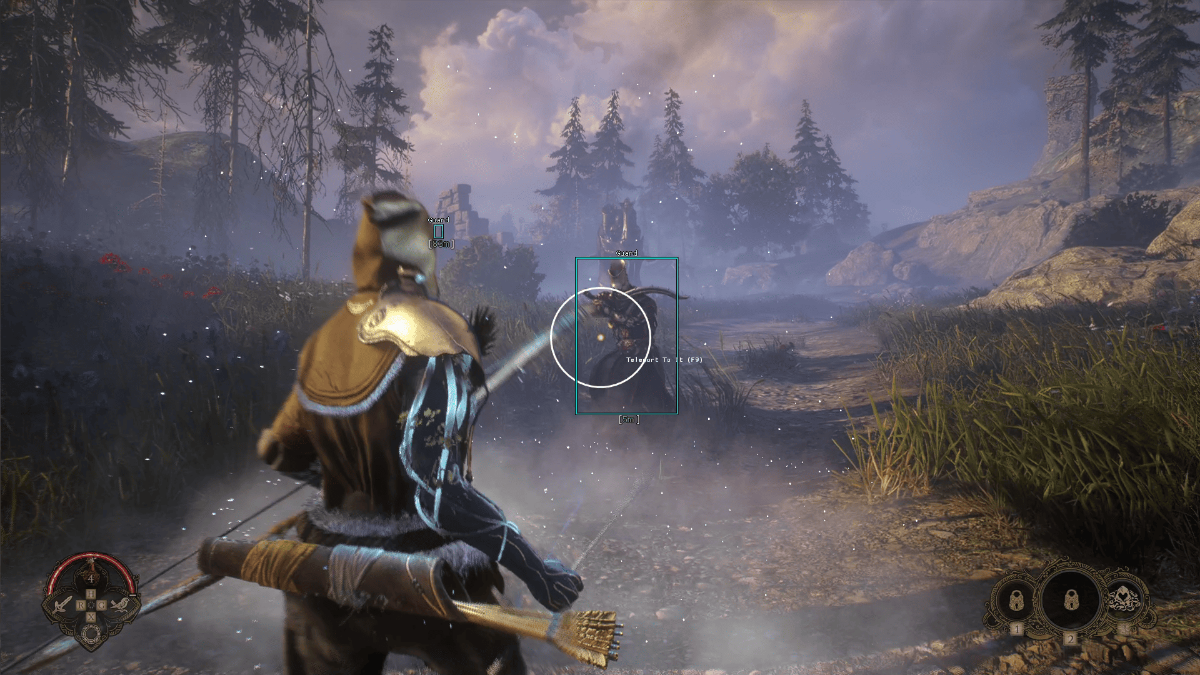Select the large locked ability slot numbered 2
Screen dimensions: 1200x675
(1069, 598)
